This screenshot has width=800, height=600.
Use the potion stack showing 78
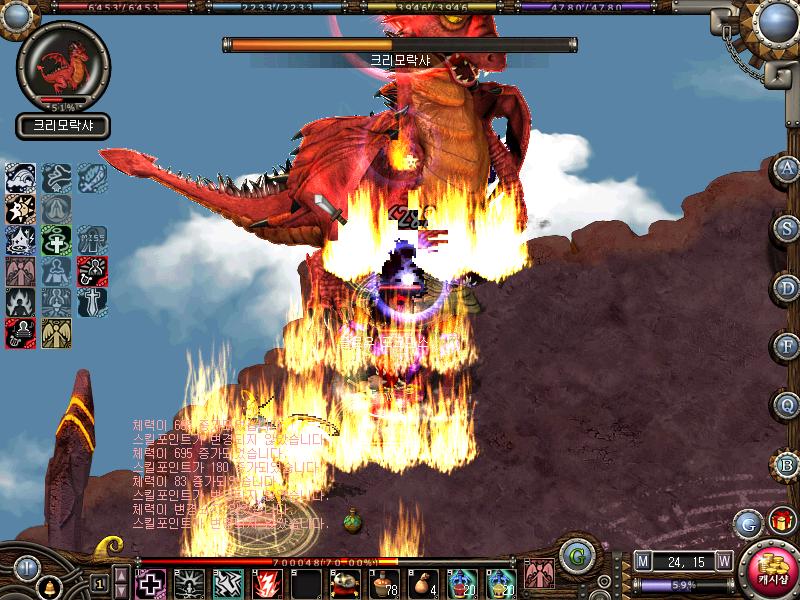[383, 582]
